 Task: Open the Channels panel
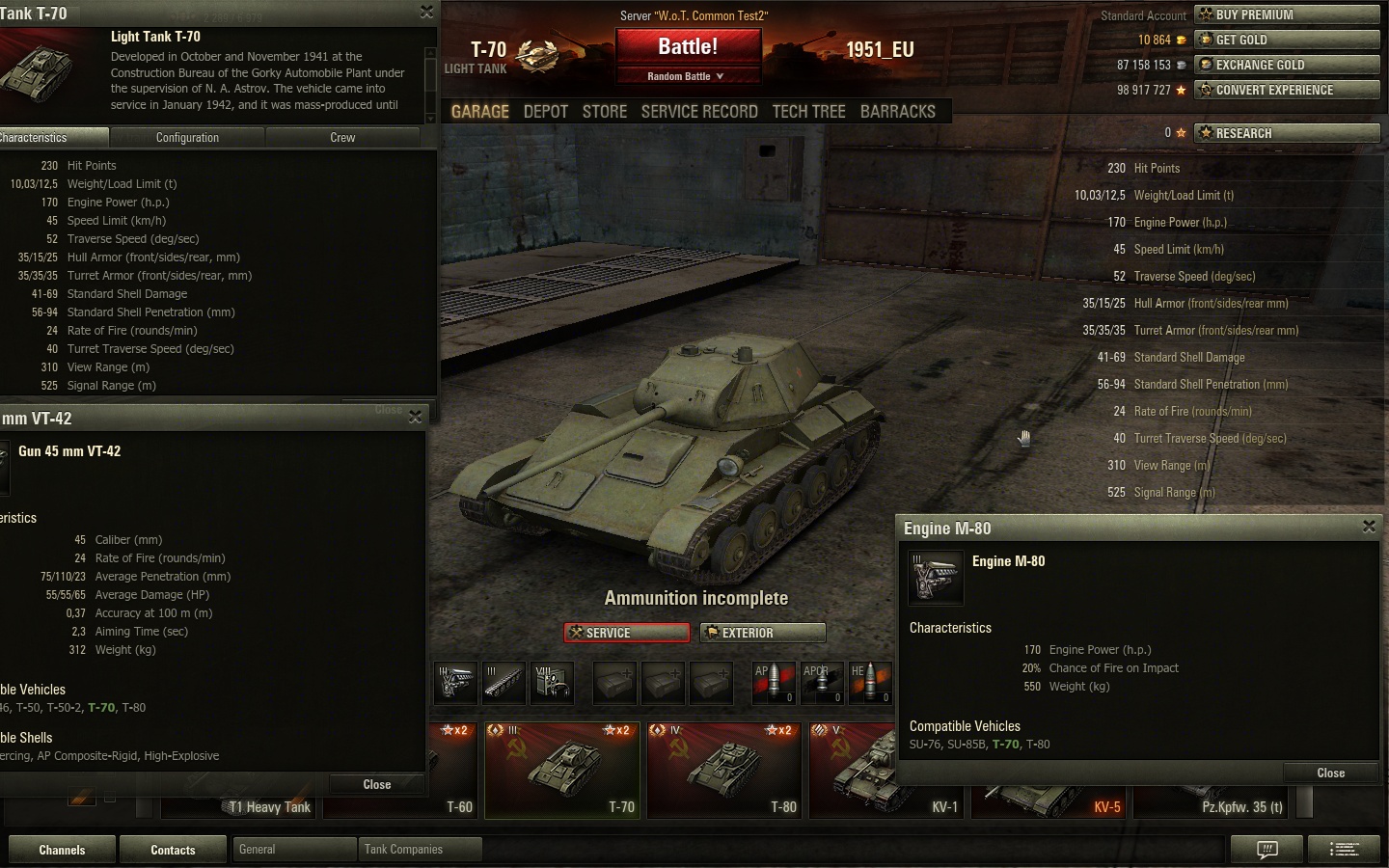(x=62, y=850)
